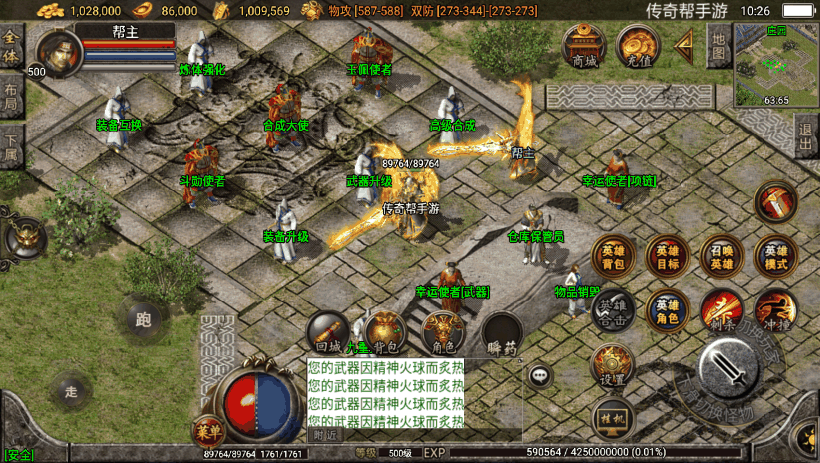Use the 回城 town return scroll

pos(327,333)
